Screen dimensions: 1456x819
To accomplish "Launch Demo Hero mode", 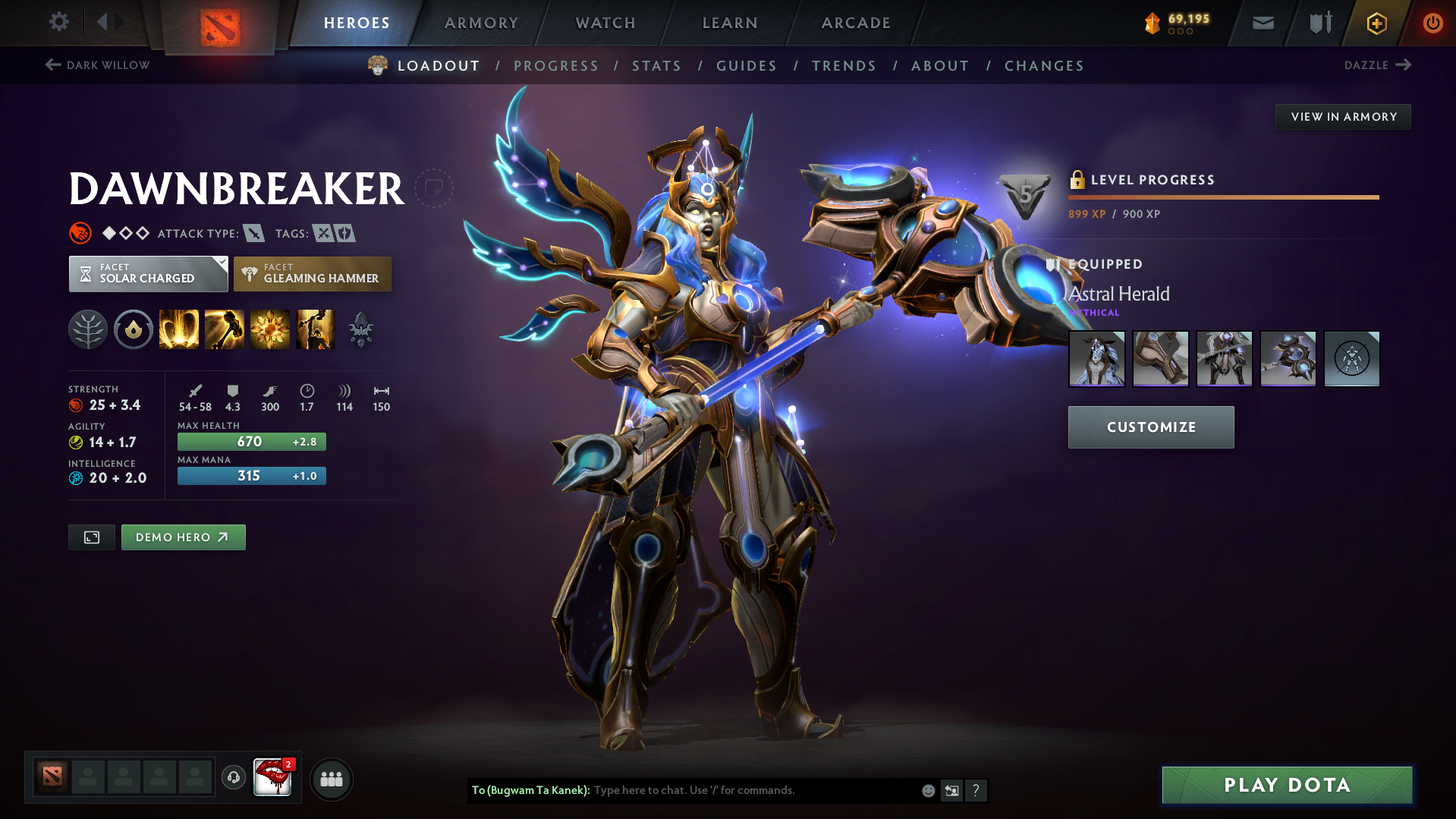I will tap(183, 537).
